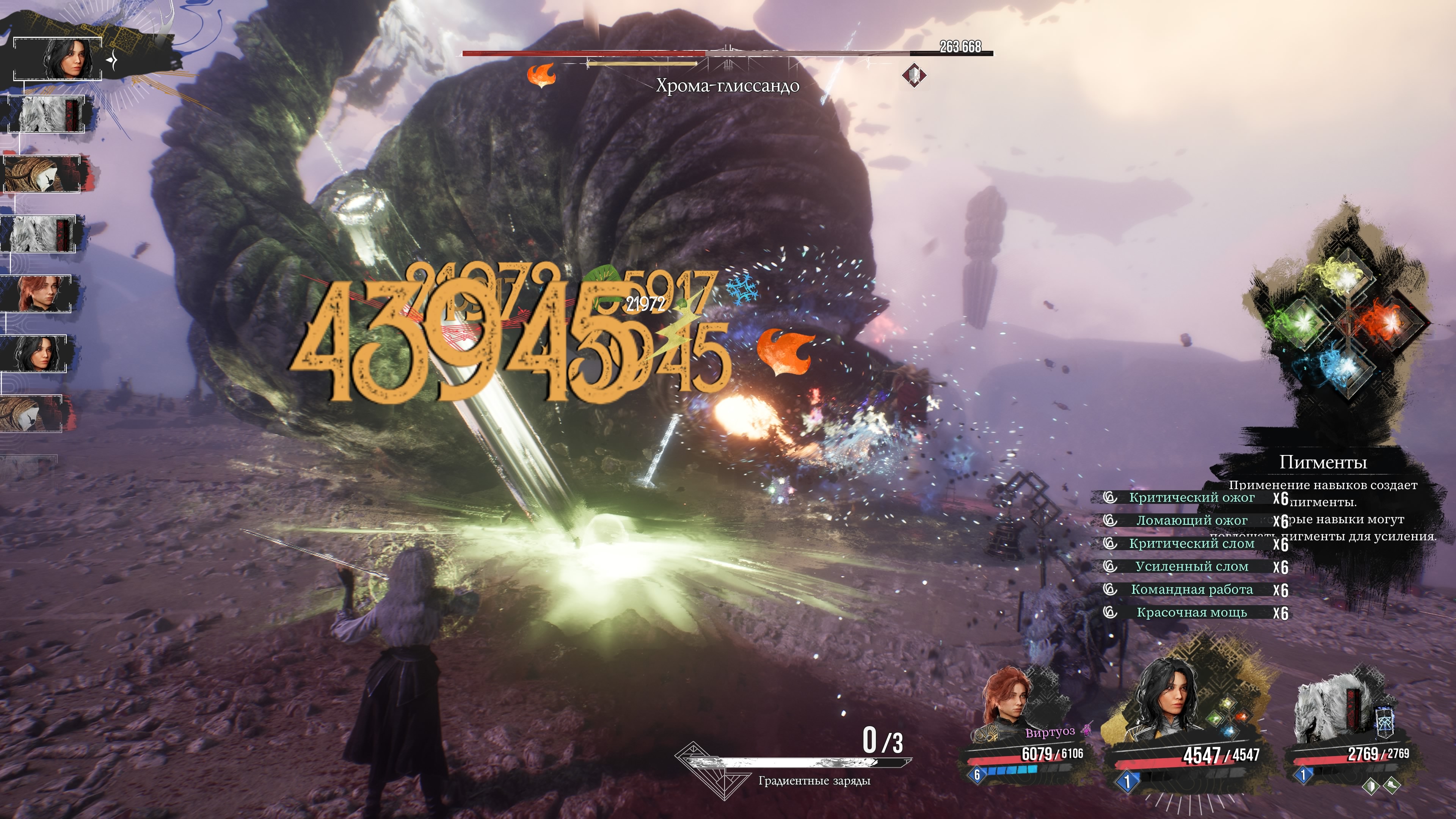Inspect the red diamond break icon by boss bar
This screenshot has width=1456, height=819.
[x=913, y=75]
